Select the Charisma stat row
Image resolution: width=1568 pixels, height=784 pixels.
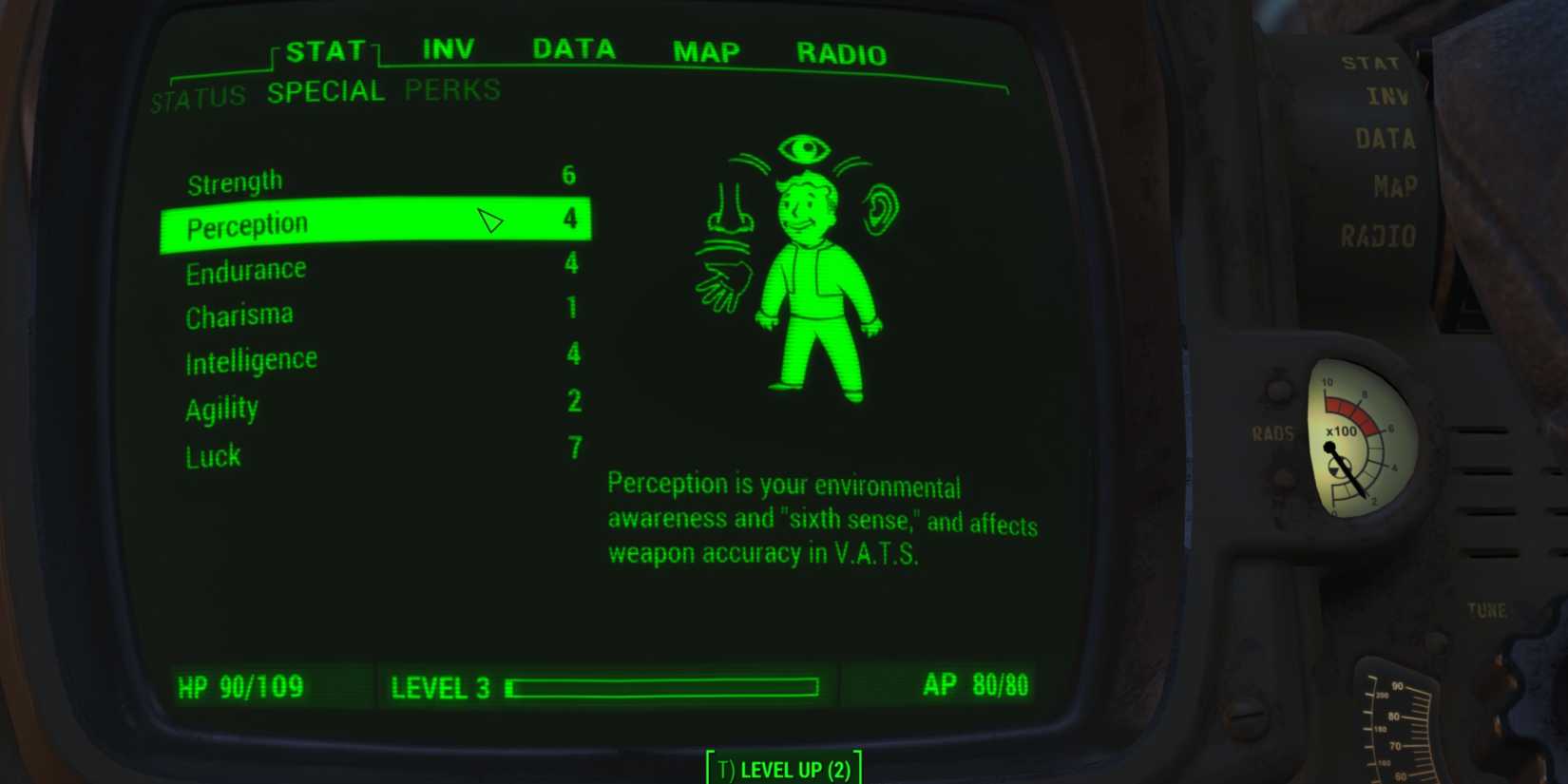(x=239, y=314)
